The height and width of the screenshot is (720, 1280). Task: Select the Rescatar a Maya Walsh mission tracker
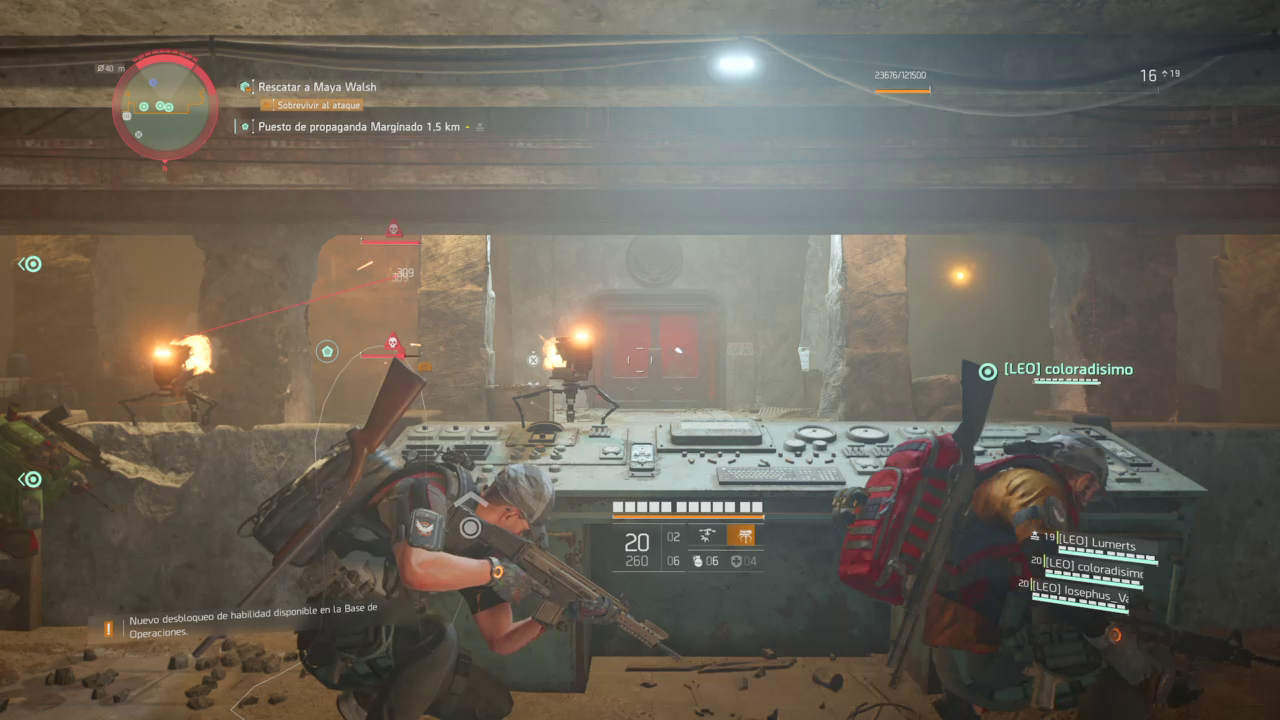tap(317, 87)
